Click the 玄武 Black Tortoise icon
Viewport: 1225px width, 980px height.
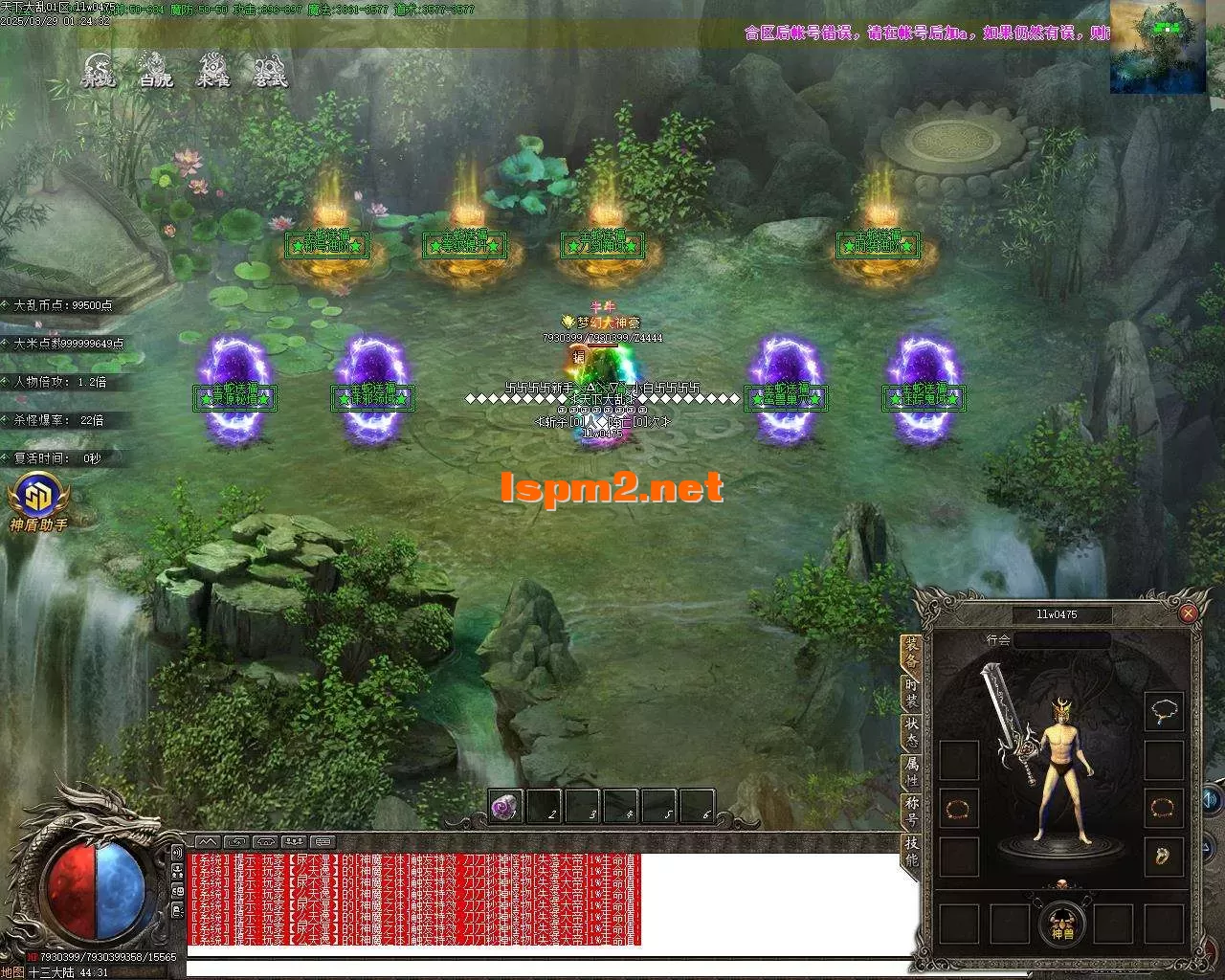(x=270, y=72)
